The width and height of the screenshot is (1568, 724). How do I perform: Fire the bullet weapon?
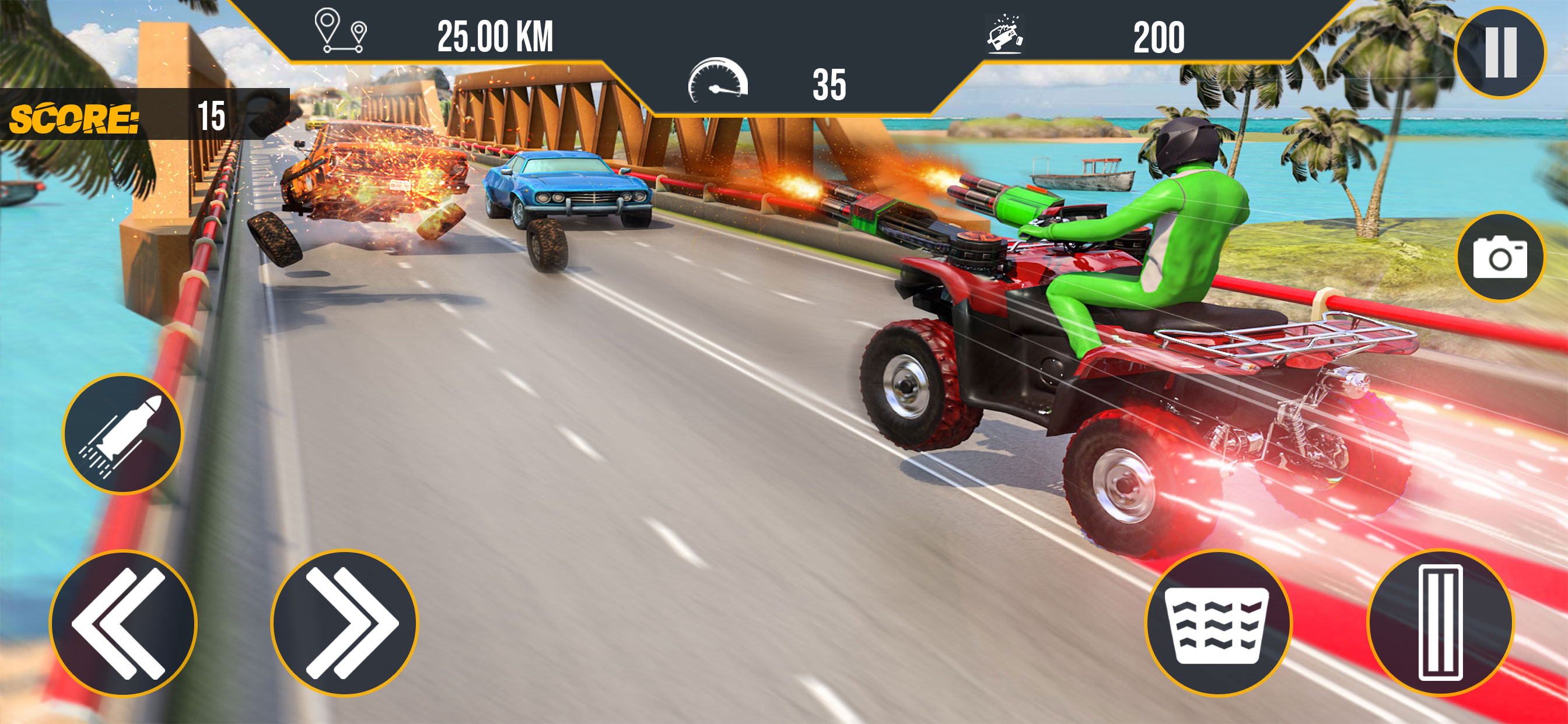tap(123, 434)
